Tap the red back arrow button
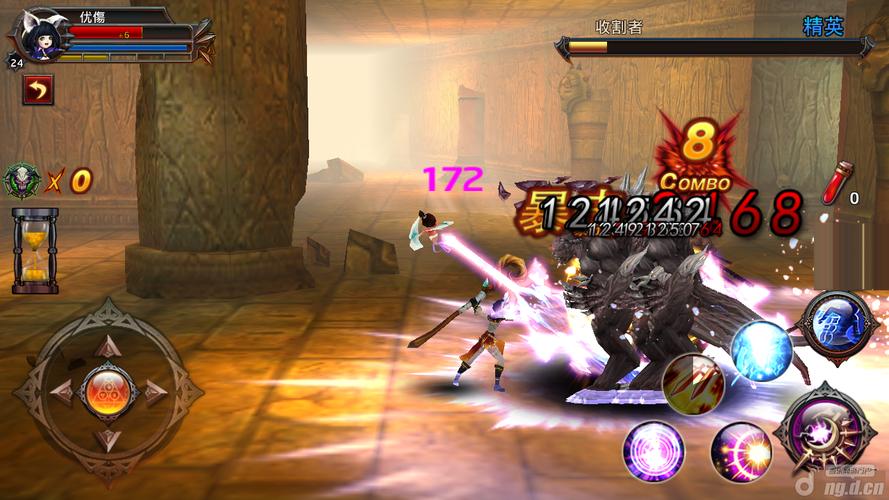The width and height of the screenshot is (889, 500). [38, 90]
